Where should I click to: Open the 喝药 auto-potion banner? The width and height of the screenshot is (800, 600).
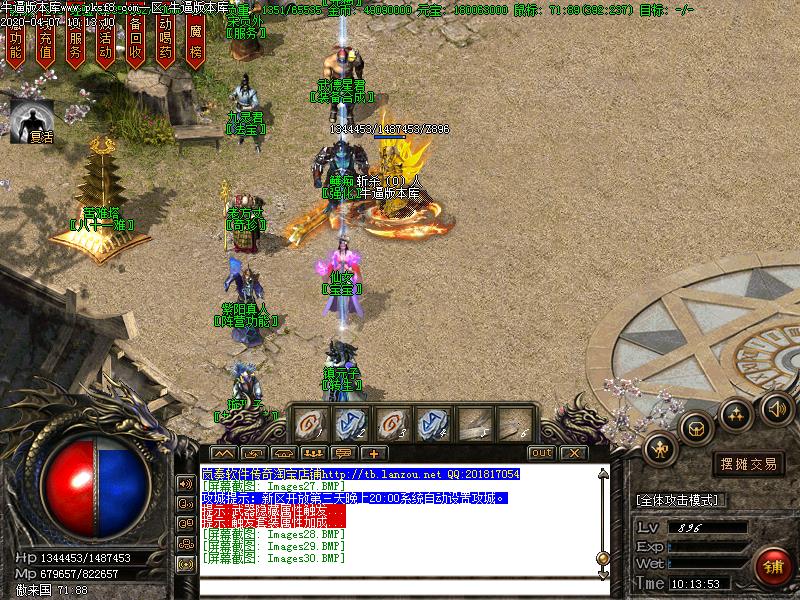coord(166,44)
